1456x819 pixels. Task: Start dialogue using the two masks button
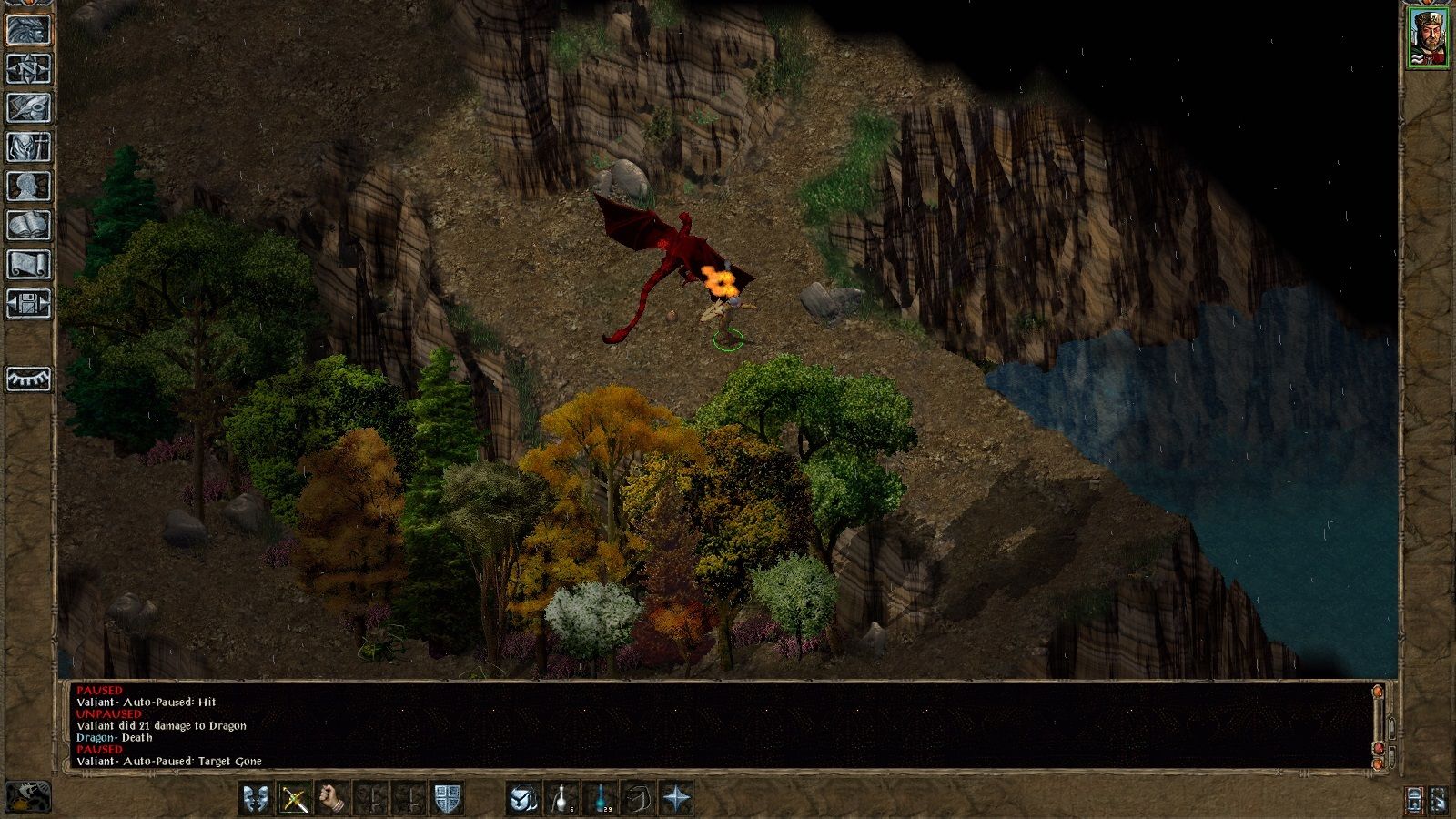(256, 799)
